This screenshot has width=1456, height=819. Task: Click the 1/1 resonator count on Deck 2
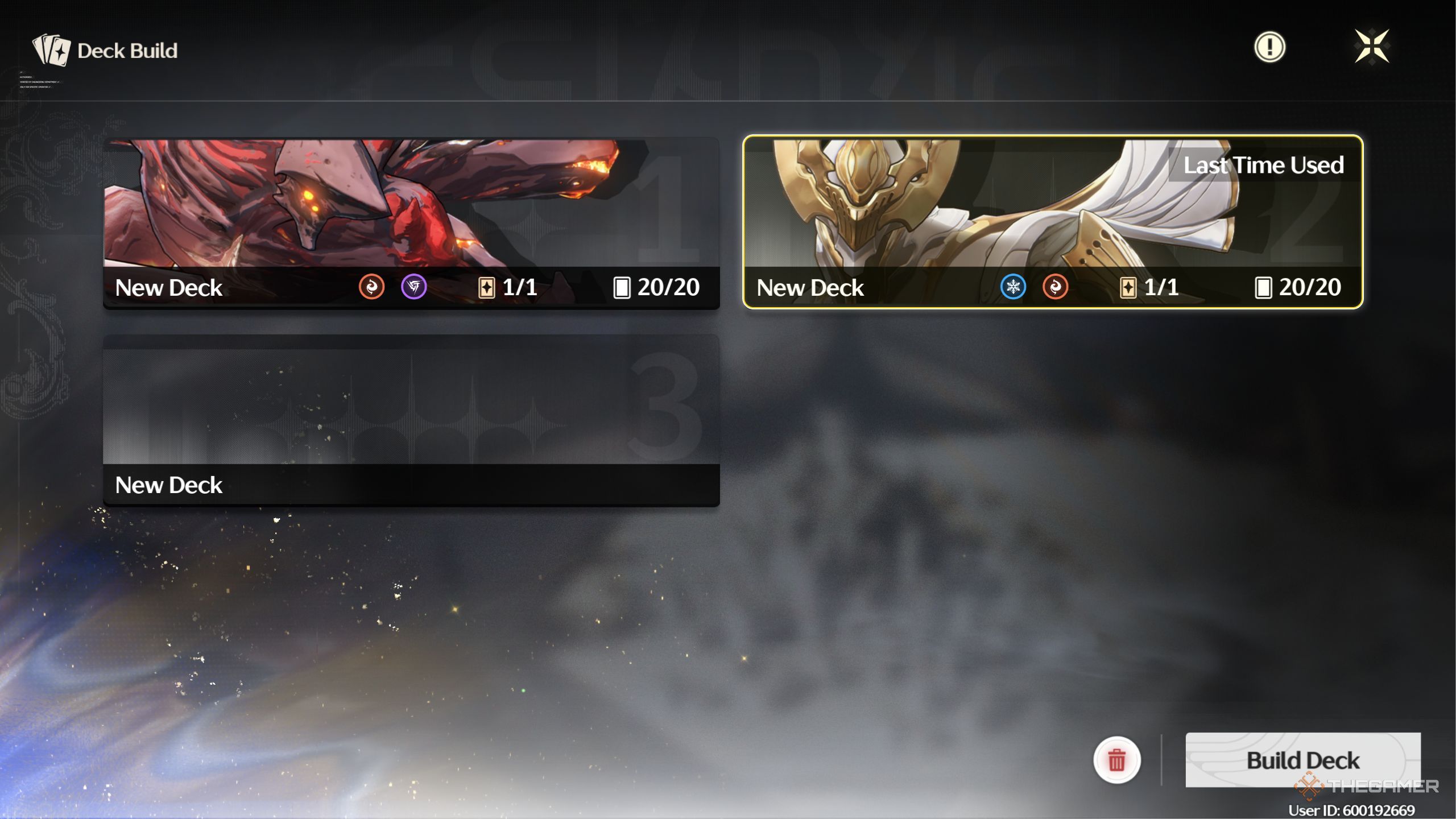click(1129, 288)
